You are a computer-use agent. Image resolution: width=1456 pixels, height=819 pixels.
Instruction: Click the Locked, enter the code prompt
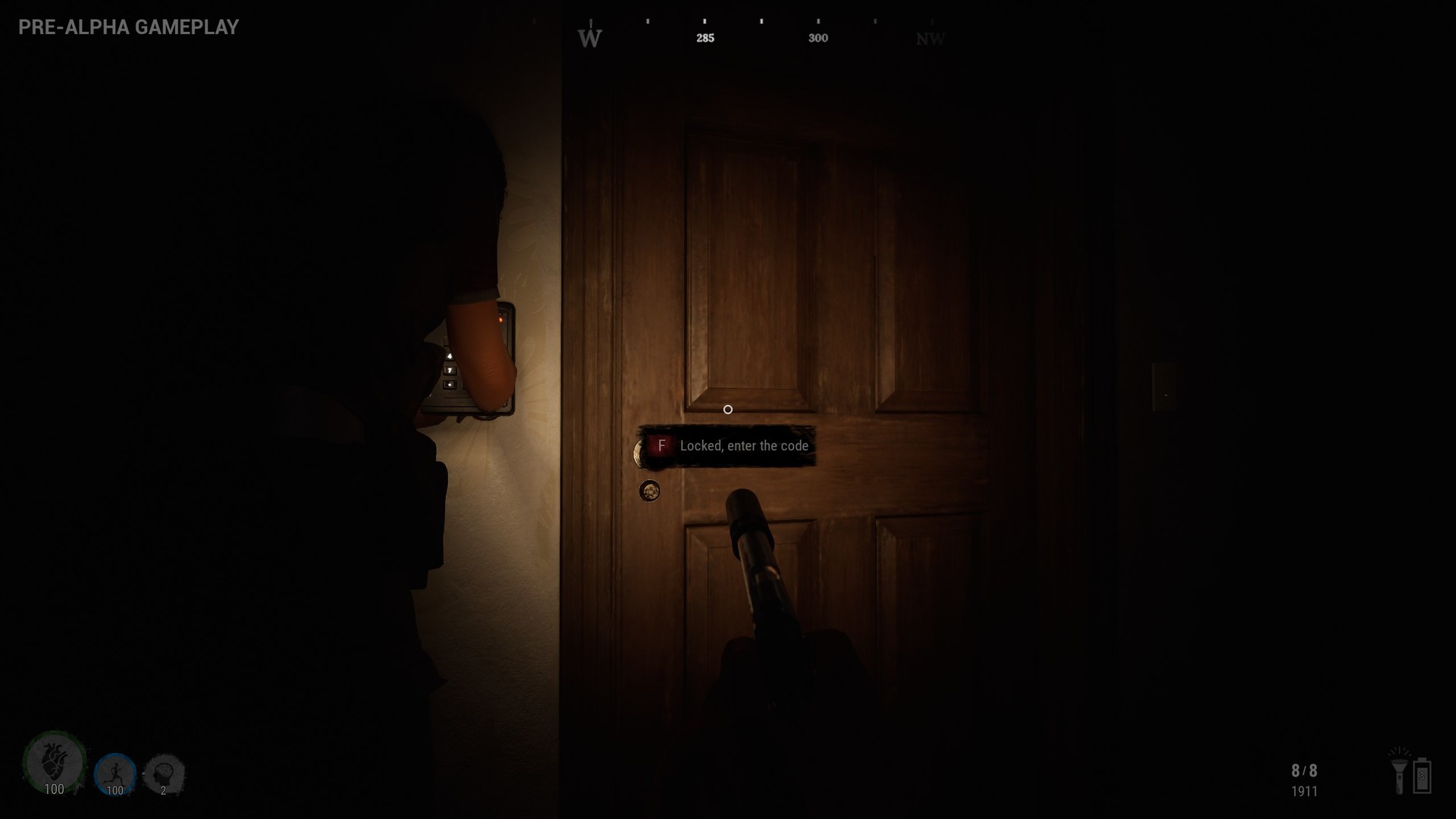[744, 446]
